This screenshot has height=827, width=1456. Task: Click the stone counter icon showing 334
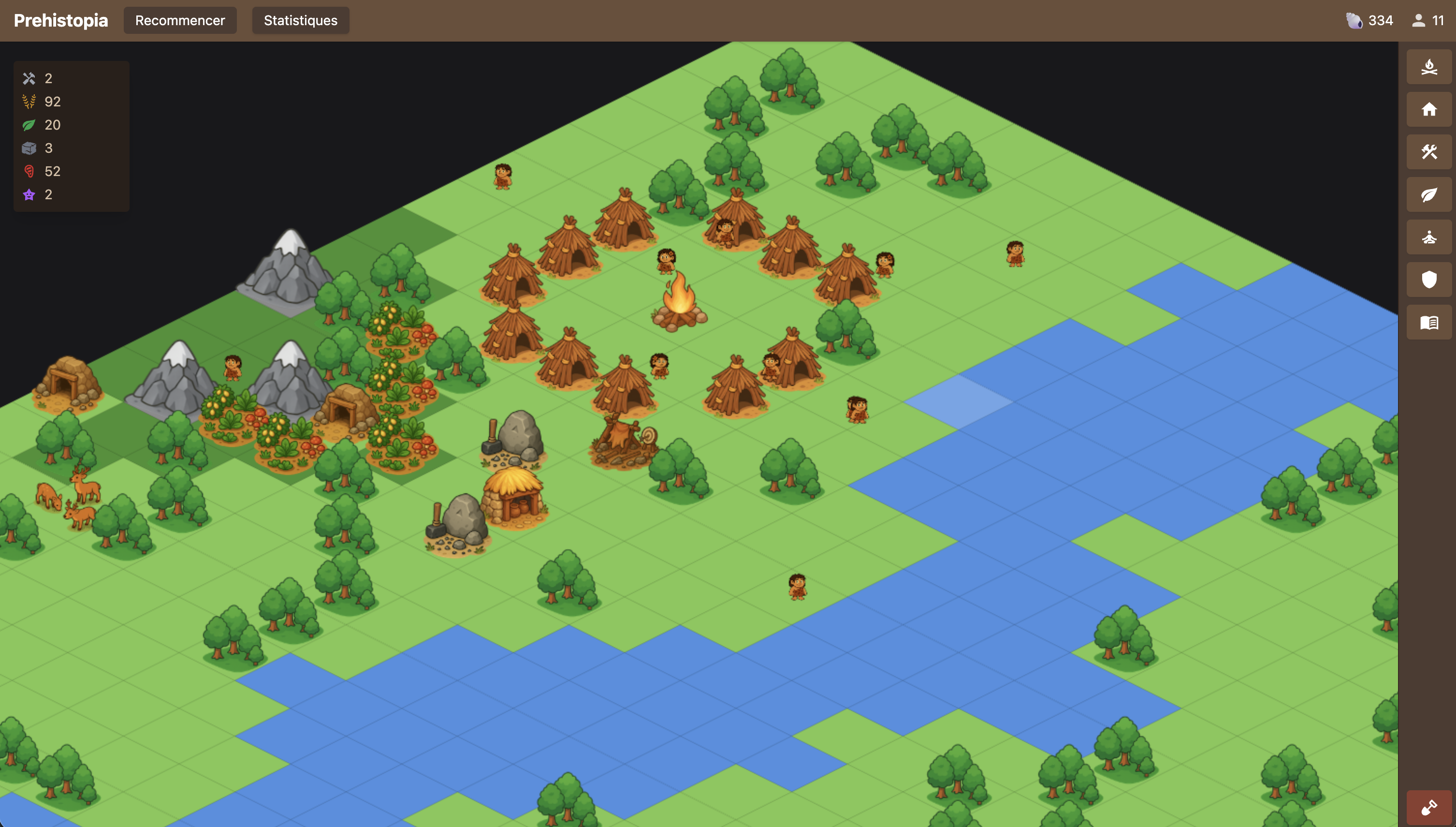click(x=1354, y=20)
